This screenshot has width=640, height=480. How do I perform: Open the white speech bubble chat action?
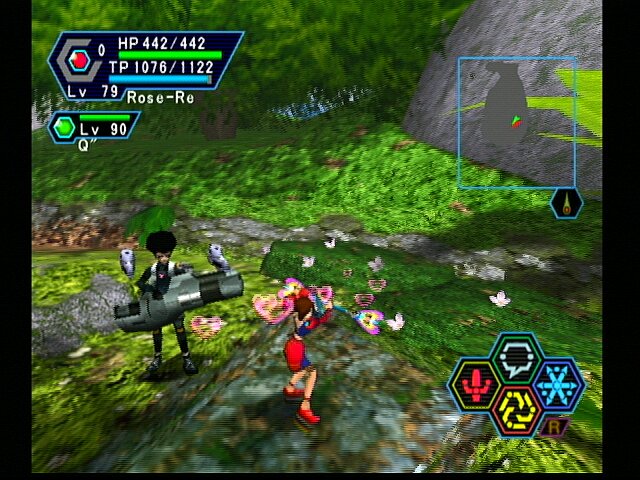(515, 358)
